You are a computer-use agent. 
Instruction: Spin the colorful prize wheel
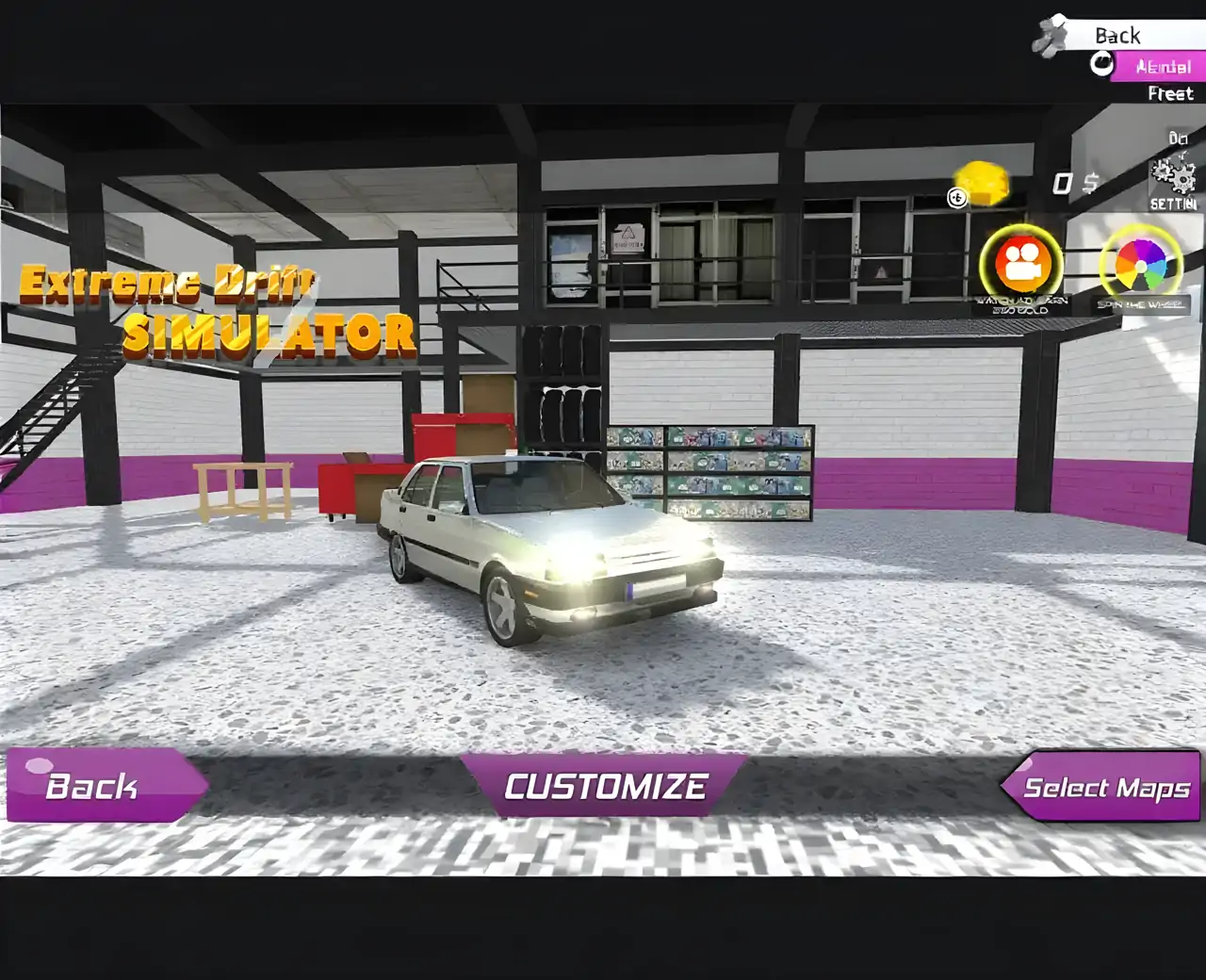point(1140,266)
